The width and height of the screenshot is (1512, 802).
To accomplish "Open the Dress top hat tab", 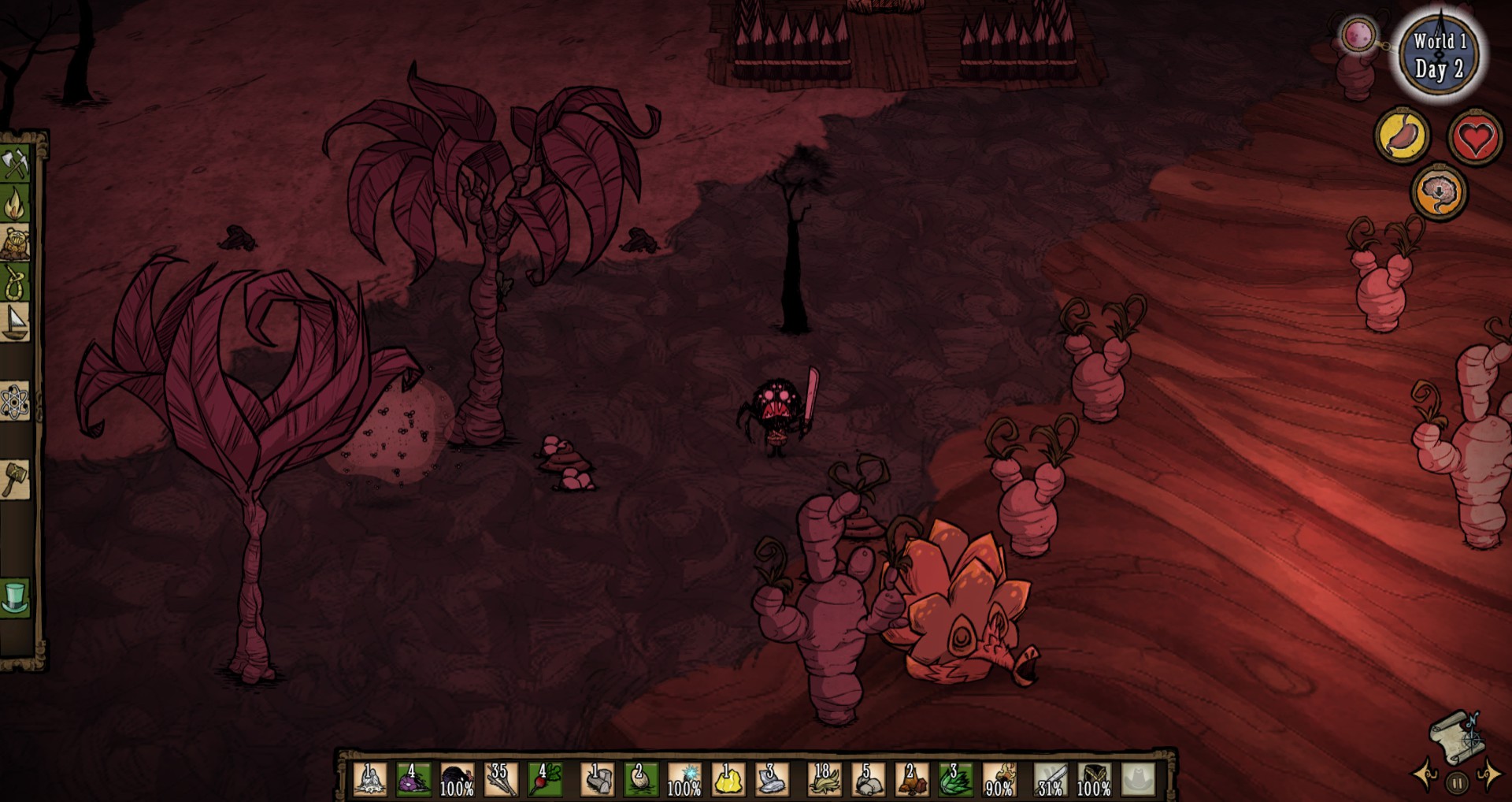I will pyautogui.click(x=15, y=597).
